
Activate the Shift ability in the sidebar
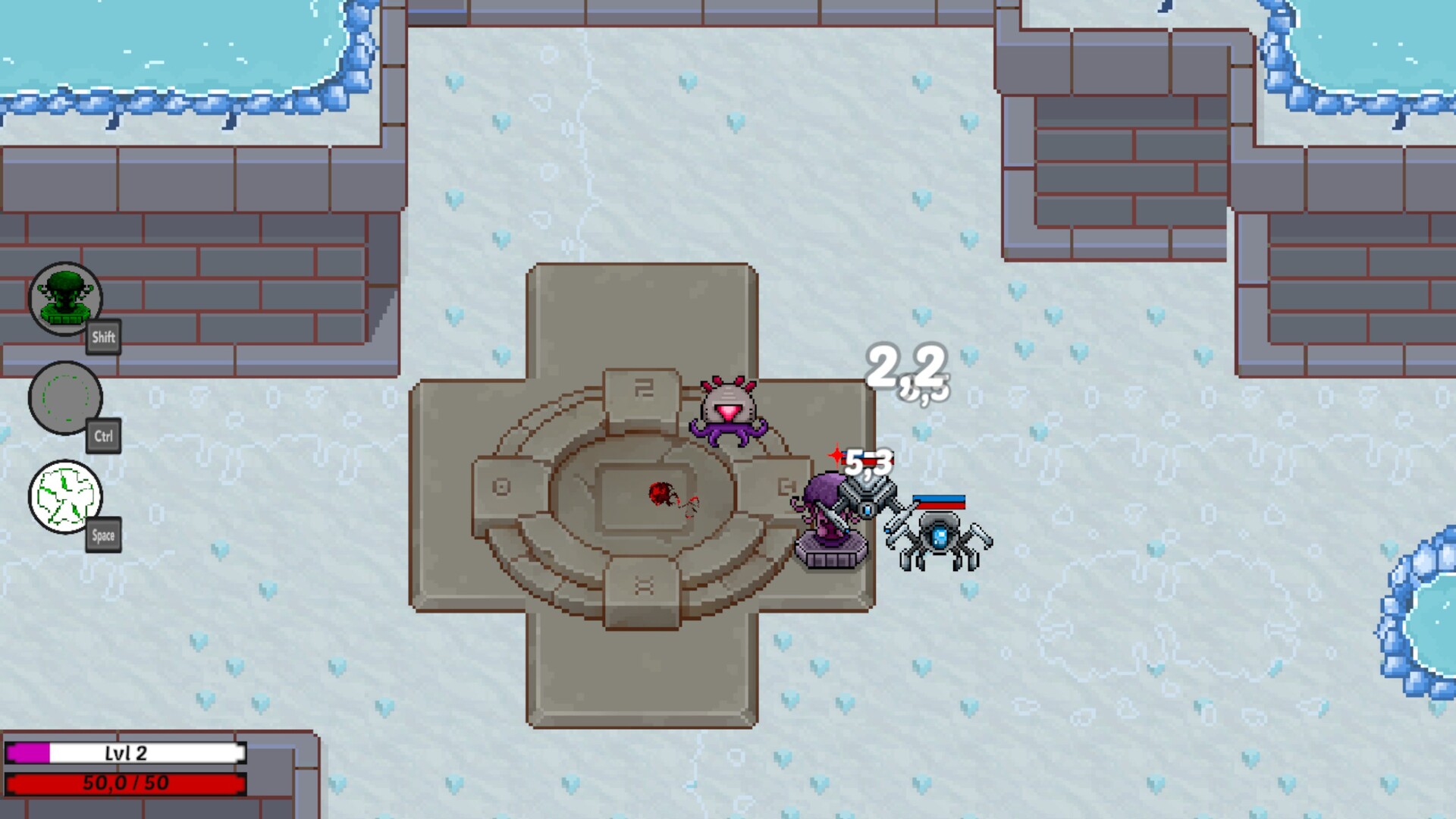tap(67, 299)
